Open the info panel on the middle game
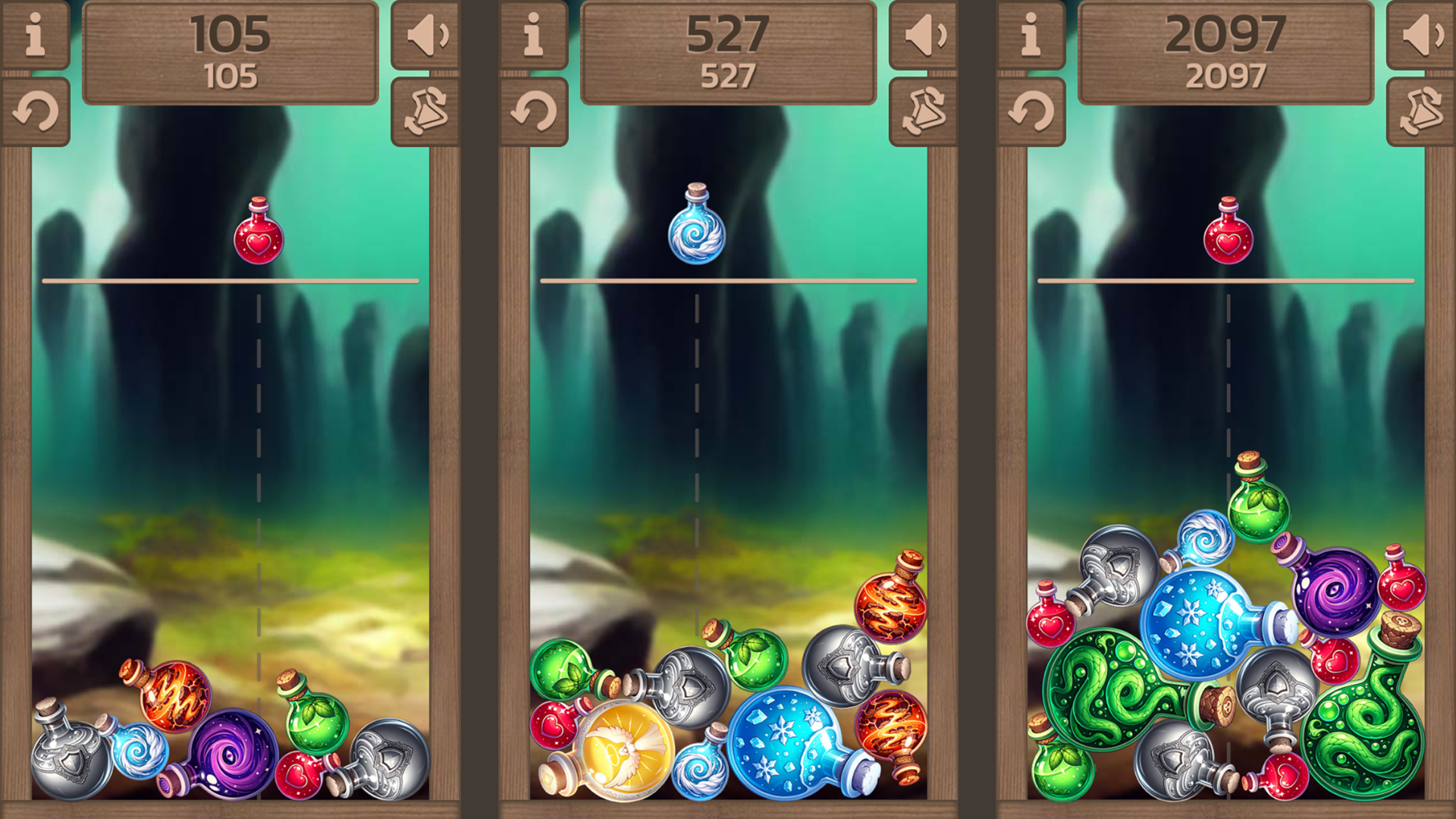This screenshot has height=819, width=1456. [535, 36]
